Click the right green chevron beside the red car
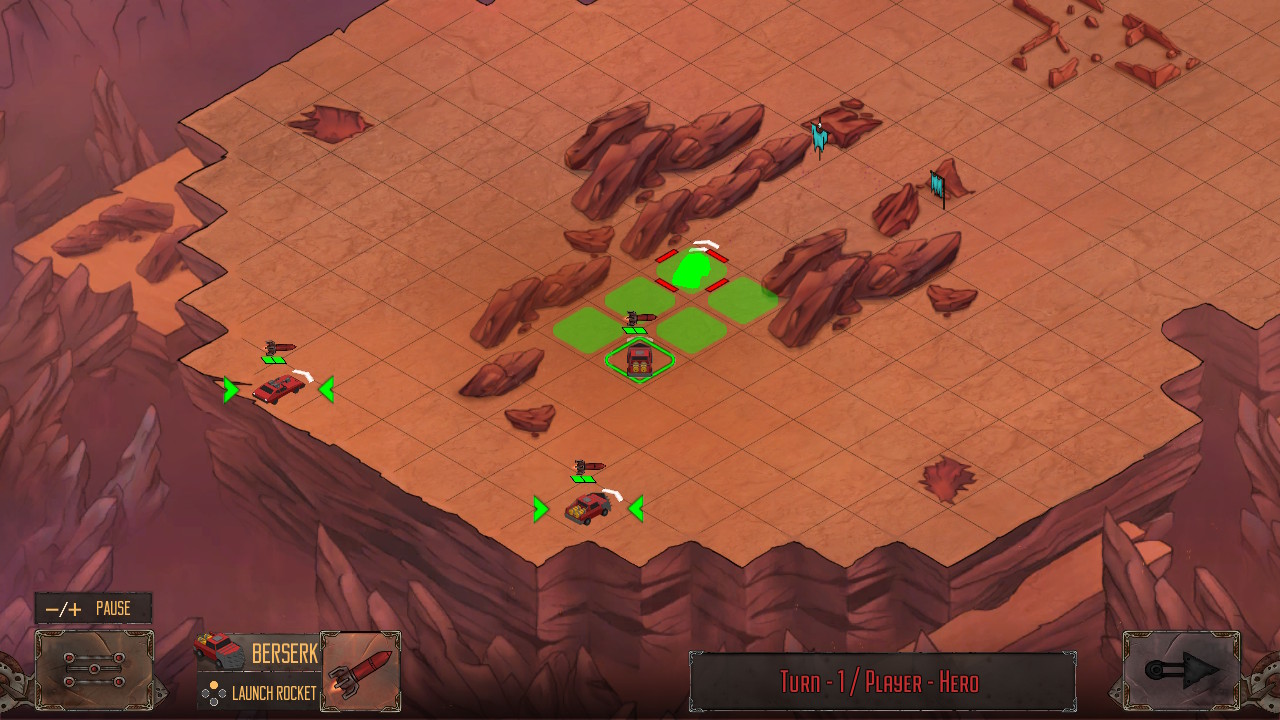1280x720 pixels. point(325,390)
